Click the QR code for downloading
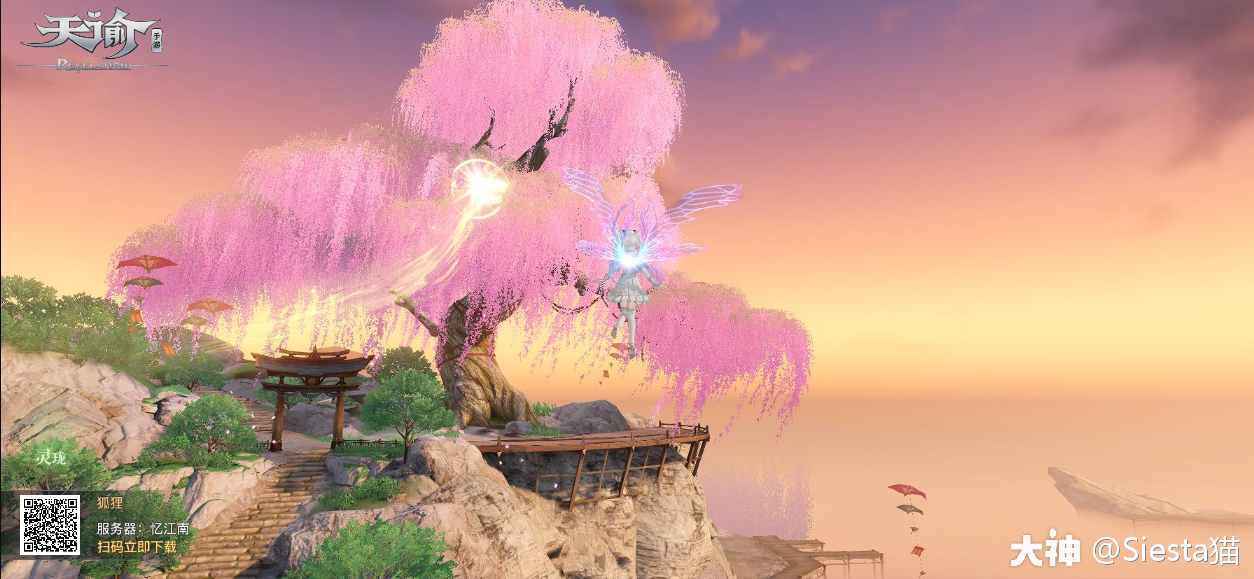Viewport: 1254px width, 579px height. click(x=50, y=524)
